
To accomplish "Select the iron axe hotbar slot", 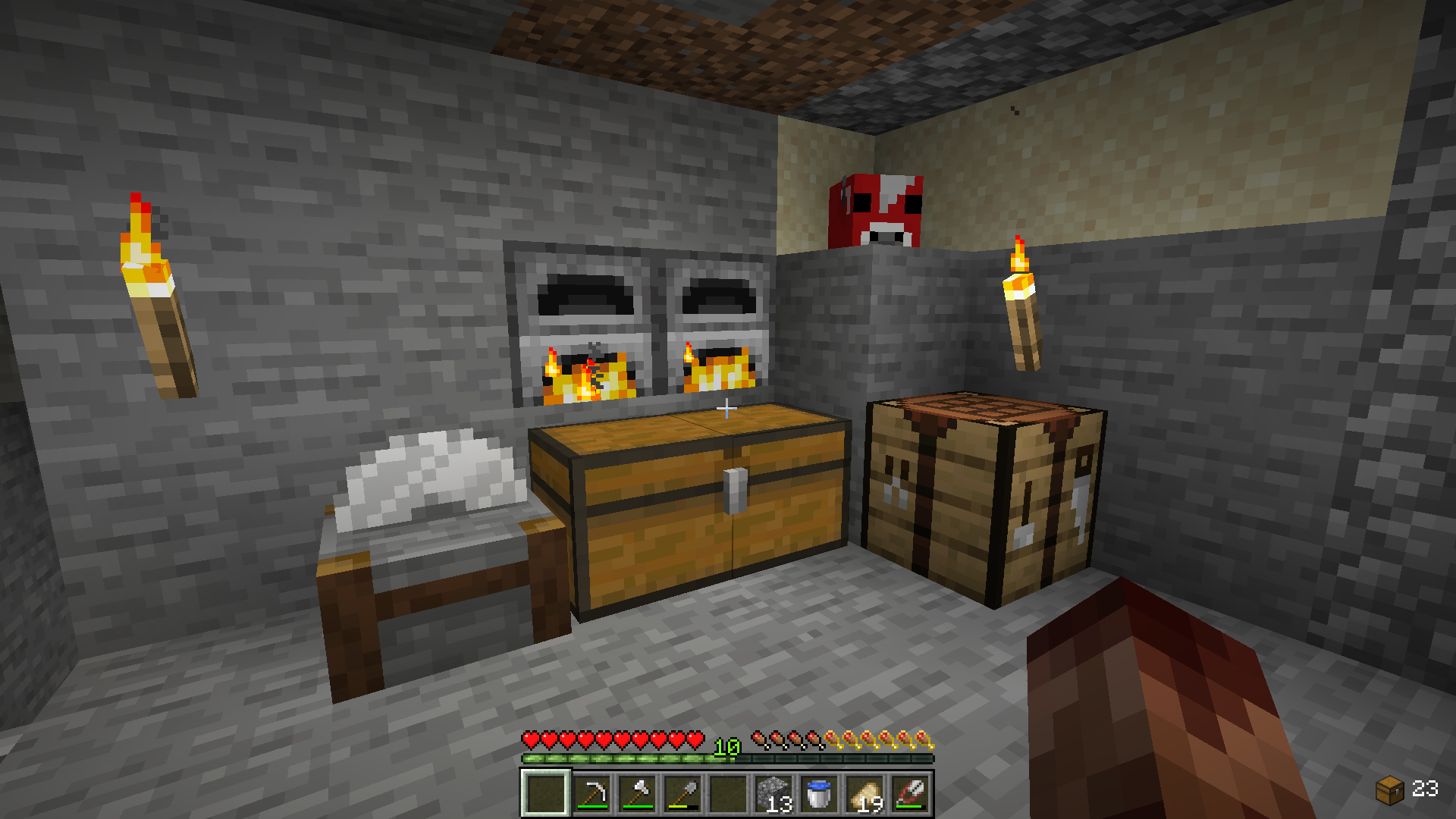I will tap(637, 793).
